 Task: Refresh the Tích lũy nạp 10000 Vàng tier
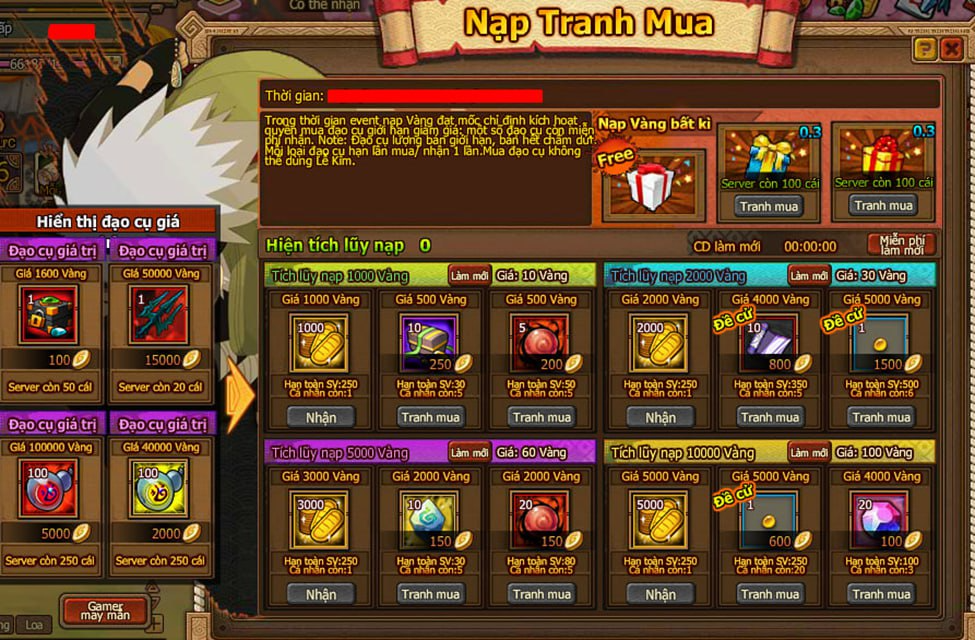[808, 452]
